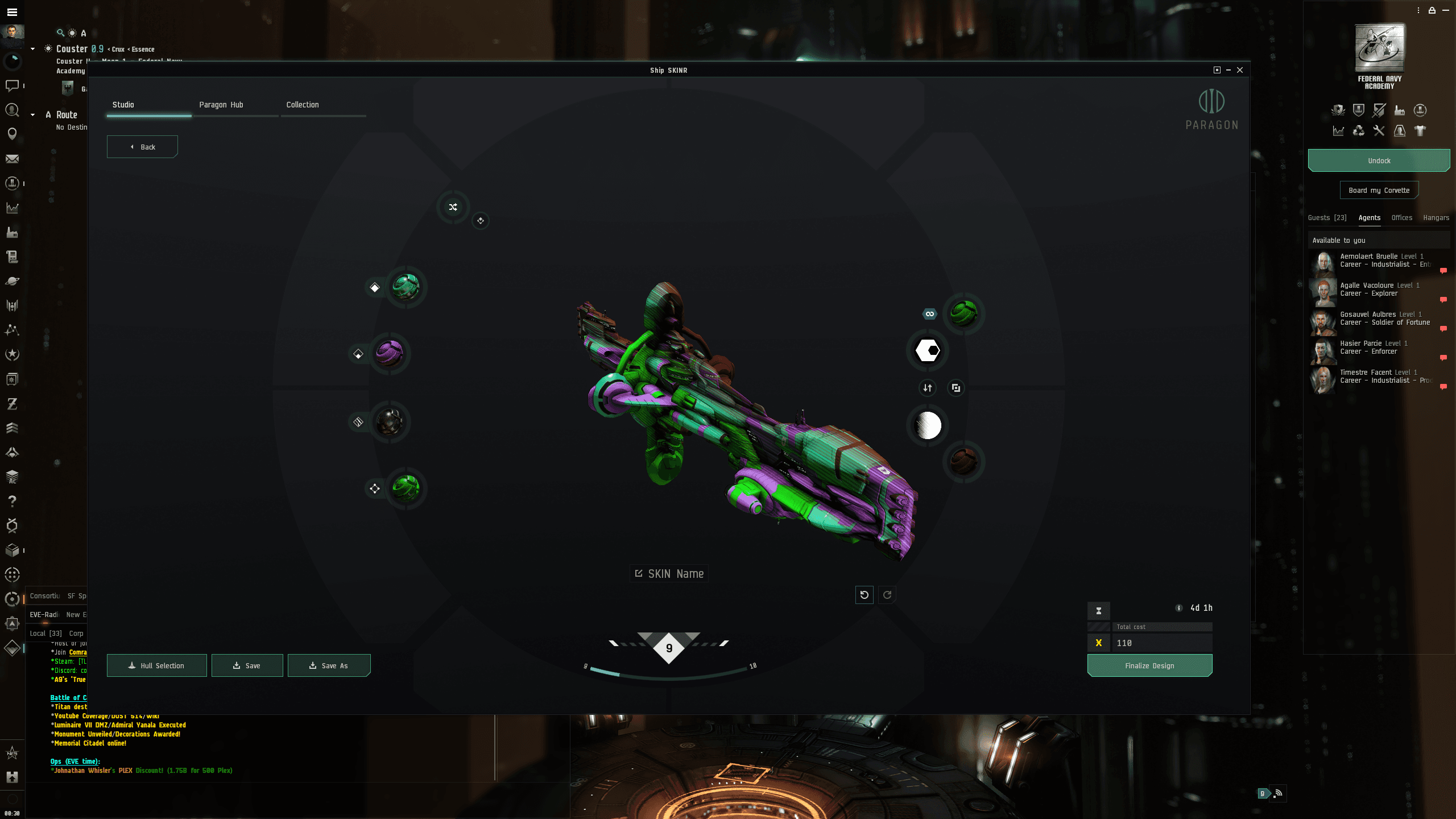Close the Ship SKINR window
This screenshot has width=1456, height=819.
[1240, 70]
